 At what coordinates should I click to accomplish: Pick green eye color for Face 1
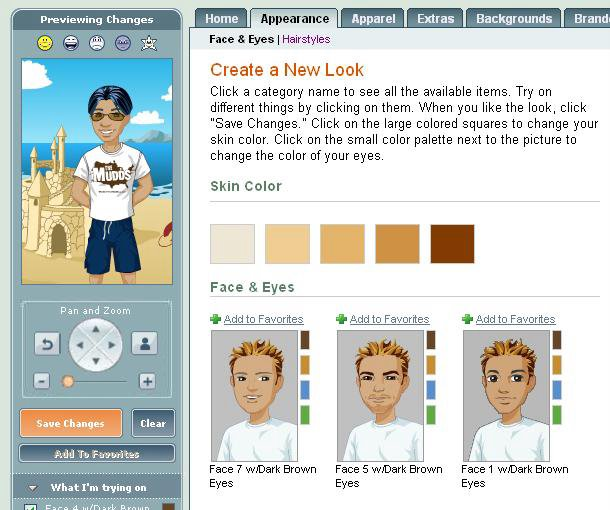coord(557,414)
